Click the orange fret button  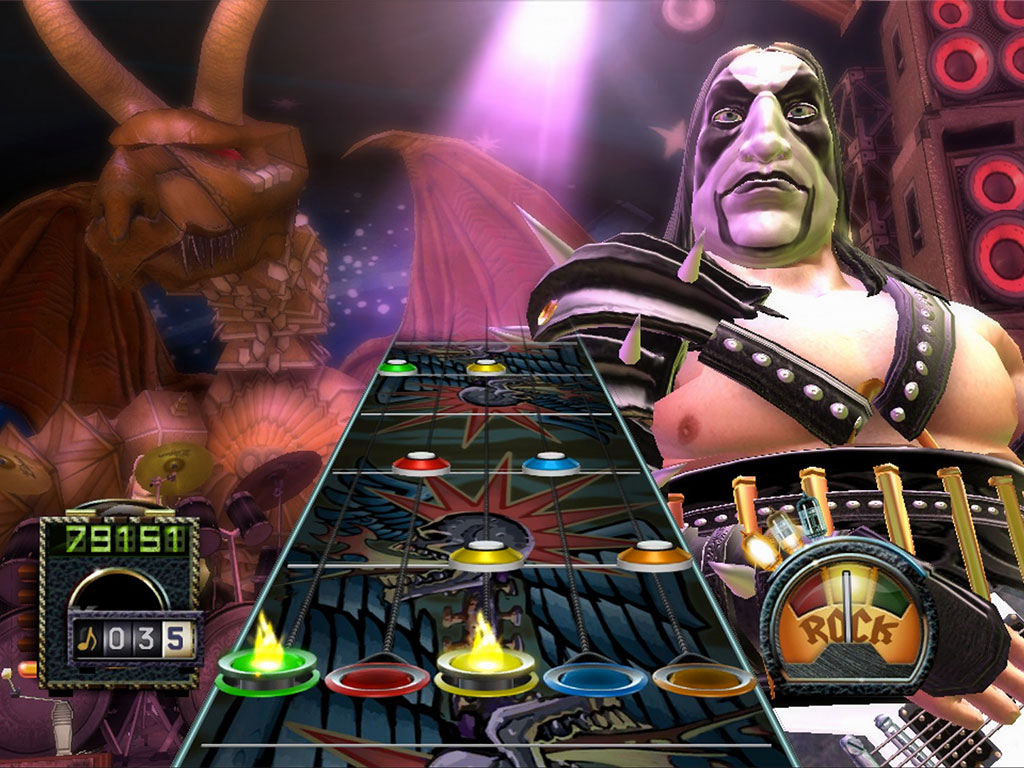coord(703,677)
